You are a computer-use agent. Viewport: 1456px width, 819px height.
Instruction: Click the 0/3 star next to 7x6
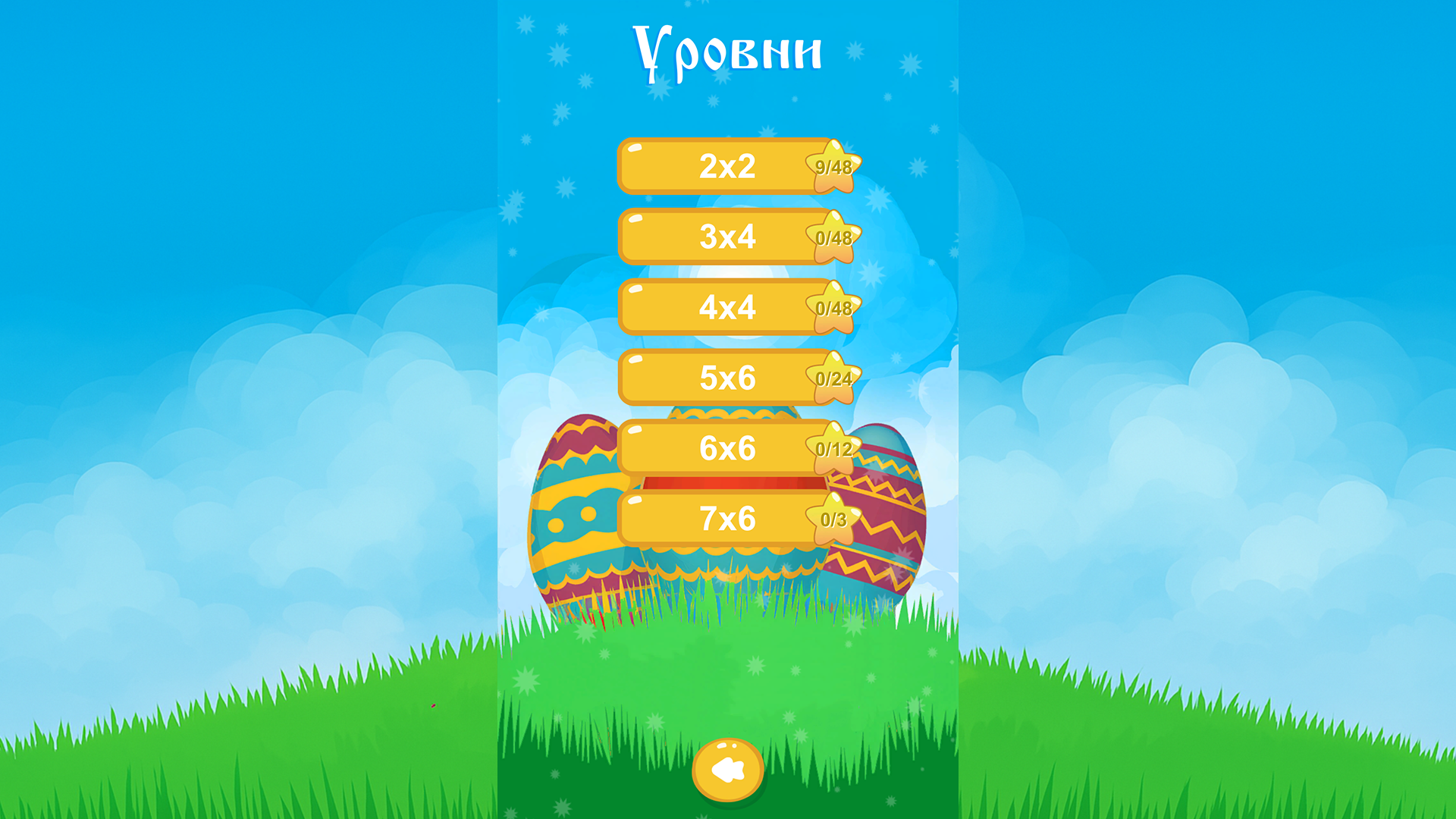click(834, 519)
